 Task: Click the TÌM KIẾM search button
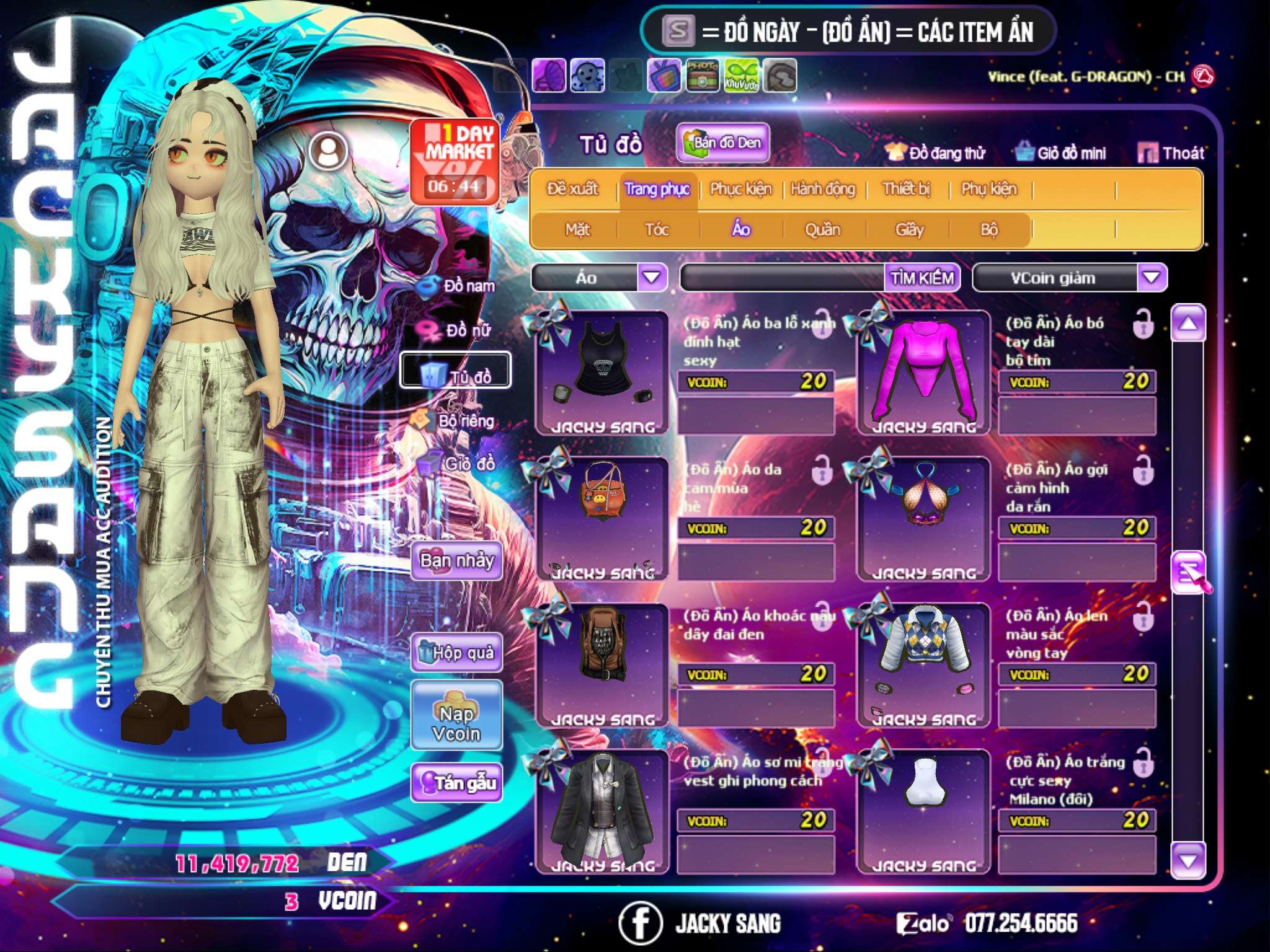(921, 278)
